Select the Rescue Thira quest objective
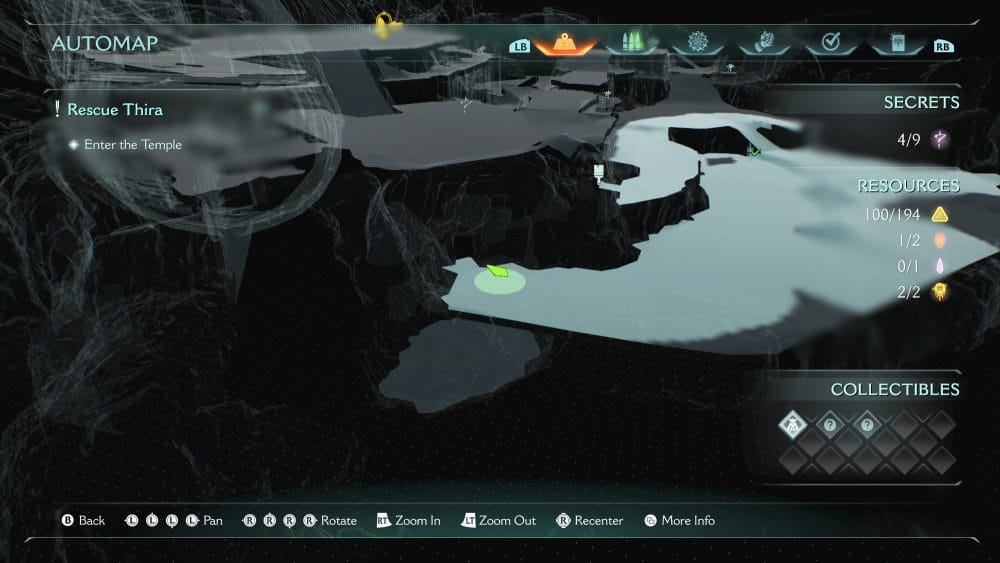The width and height of the screenshot is (1000, 563). (x=114, y=109)
